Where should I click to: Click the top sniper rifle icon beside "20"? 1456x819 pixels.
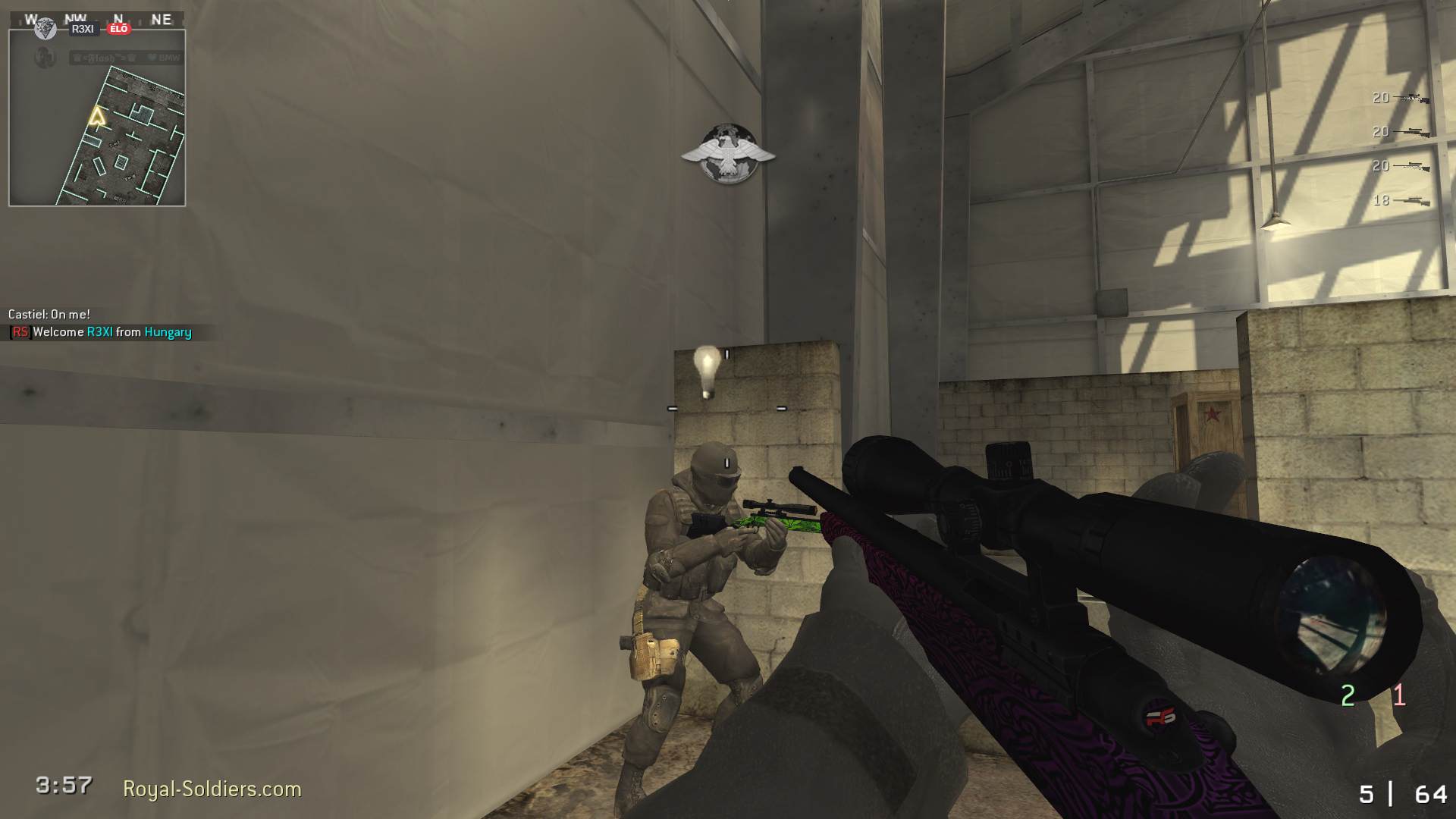tap(1411, 98)
